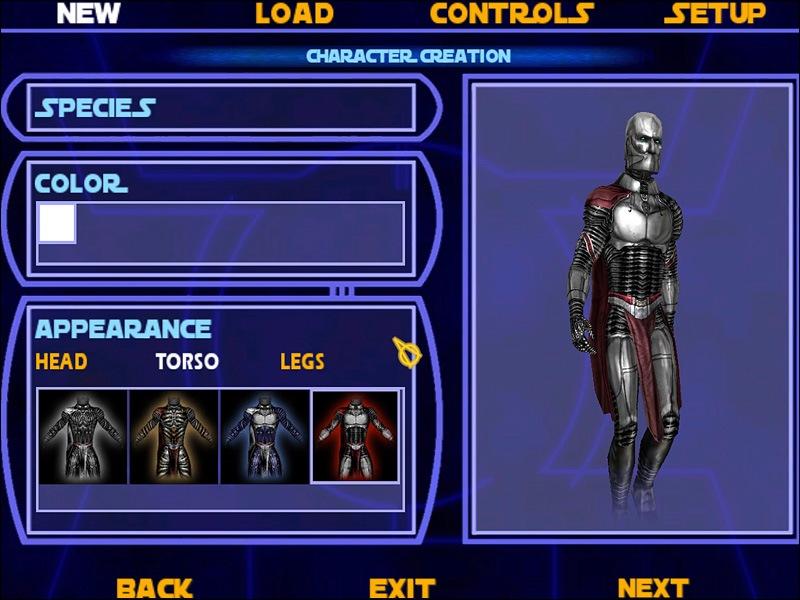This screenshot has height=600, width=800.
Task: Open the Setup menu
Action: pyautogui.click(x=714, y=14)
